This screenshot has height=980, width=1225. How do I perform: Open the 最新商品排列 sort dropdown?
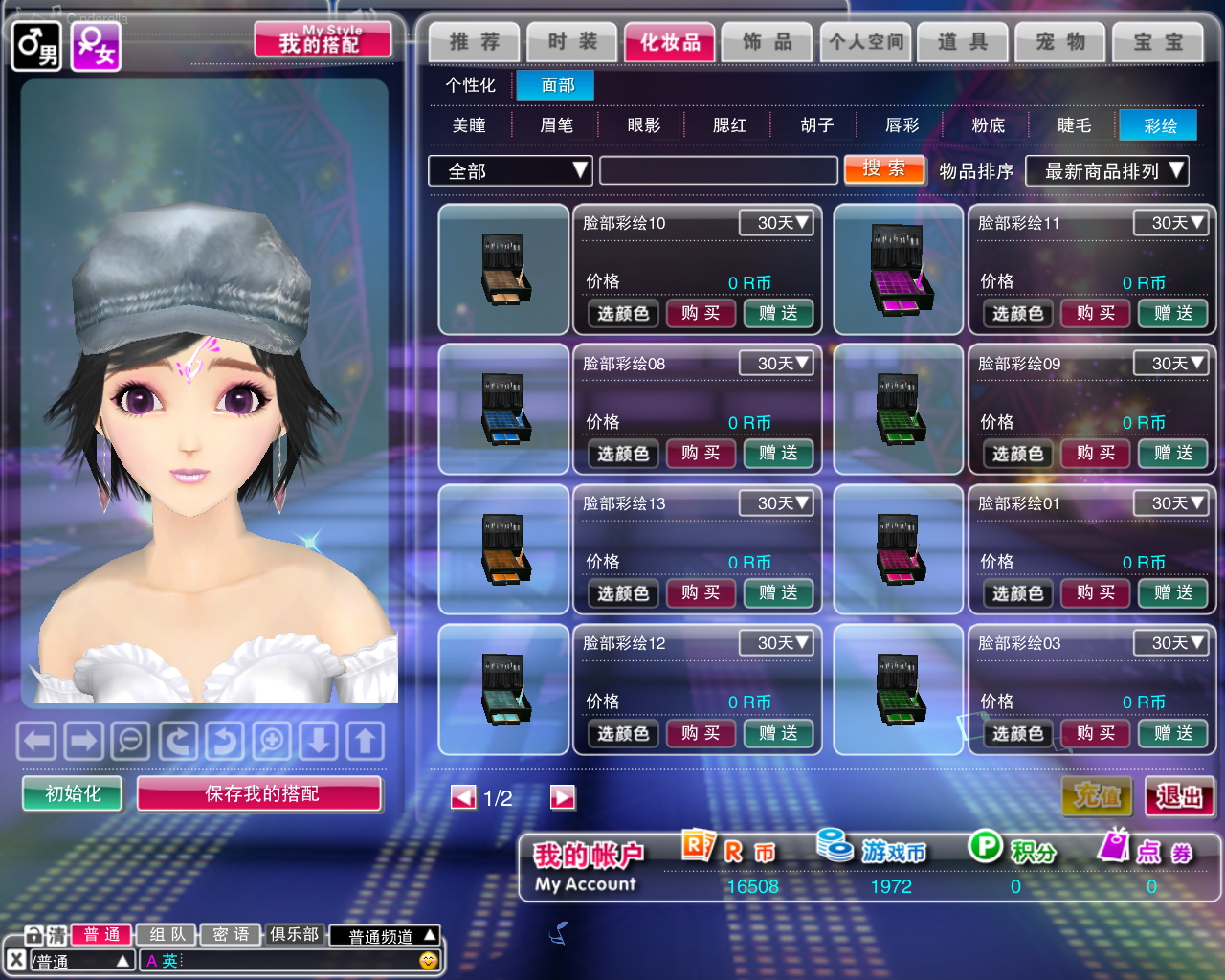(x=1106, y=171)
